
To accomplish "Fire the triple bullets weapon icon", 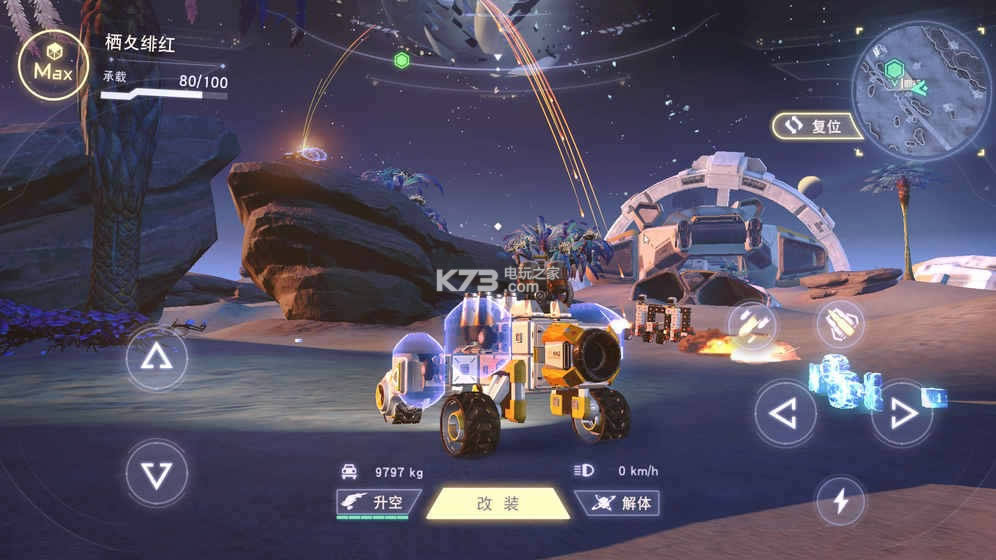I will (x=752, y=324).
